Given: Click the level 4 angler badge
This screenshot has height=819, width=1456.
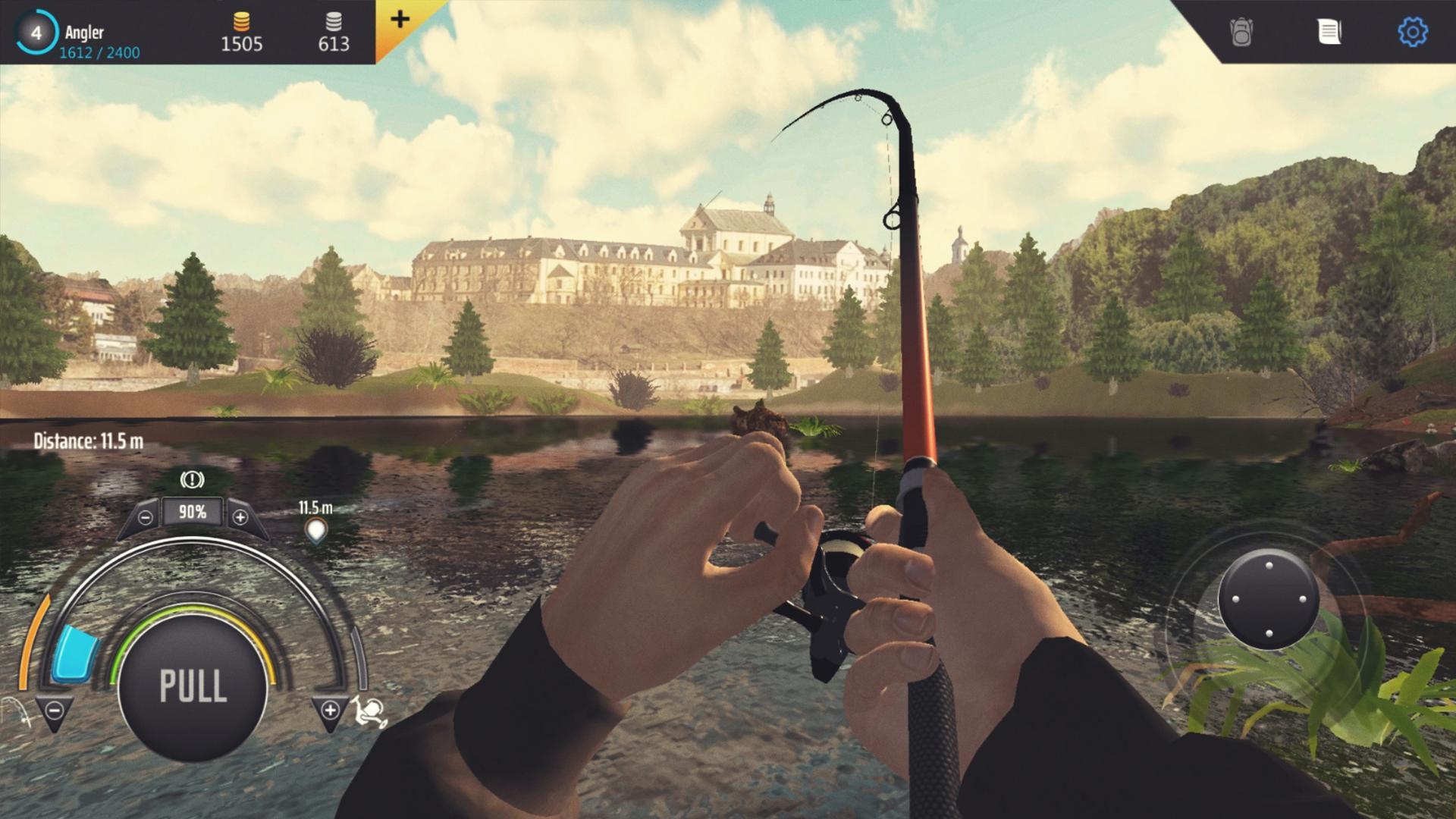Looking at the screenshot, I should point(36,32).
